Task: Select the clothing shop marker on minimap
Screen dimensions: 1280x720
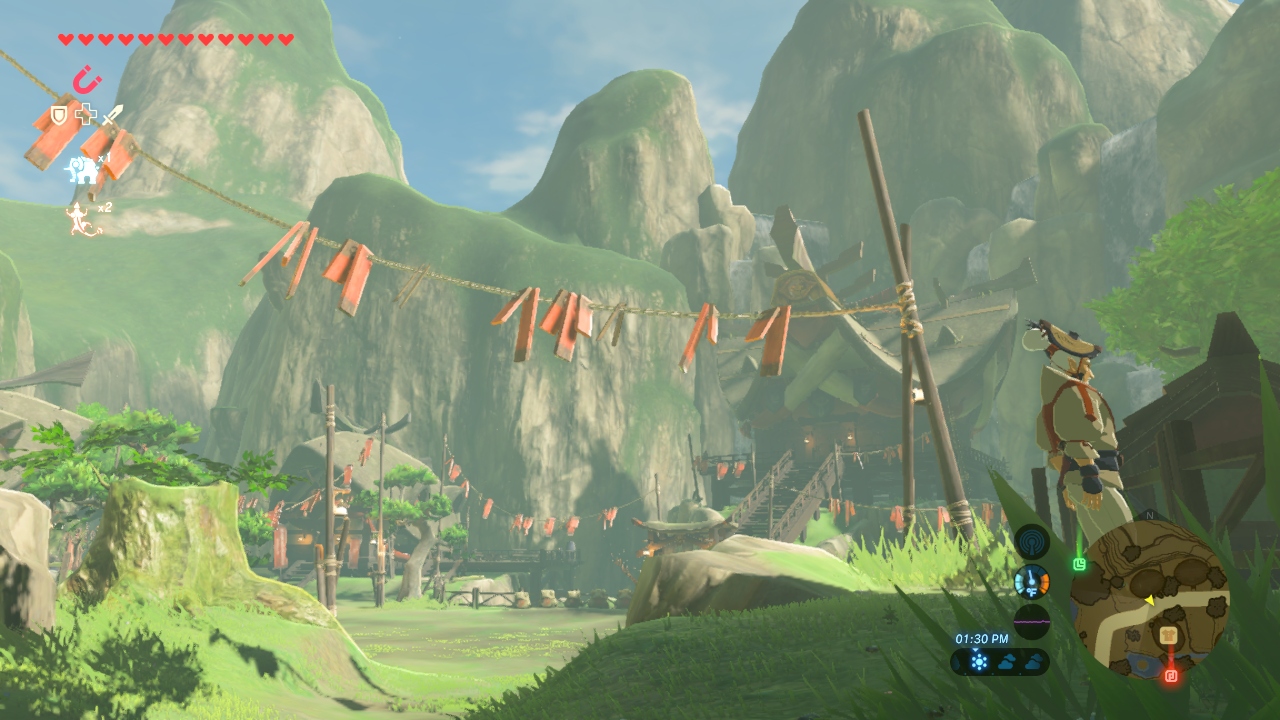Action: tap(1166, 635)
